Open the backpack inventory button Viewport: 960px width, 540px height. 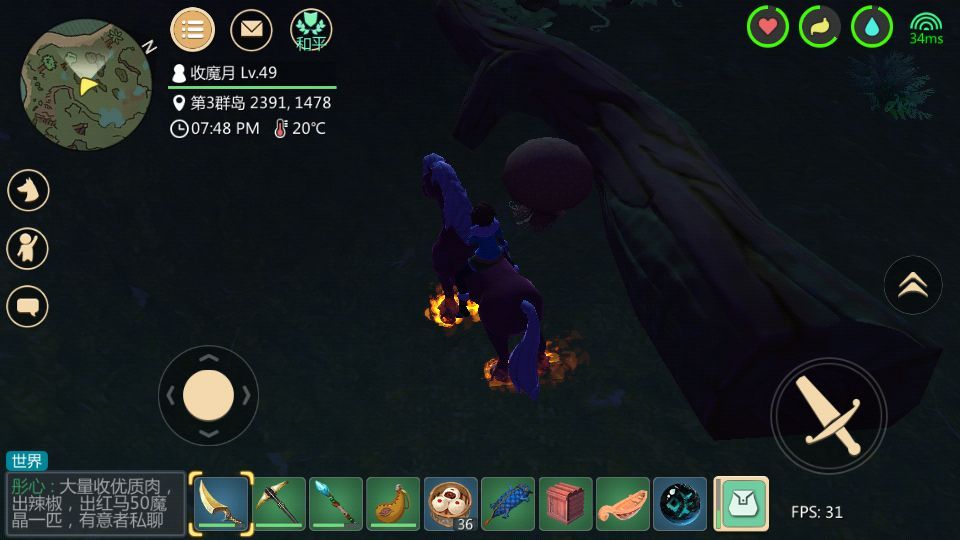[x=741, y=503]
